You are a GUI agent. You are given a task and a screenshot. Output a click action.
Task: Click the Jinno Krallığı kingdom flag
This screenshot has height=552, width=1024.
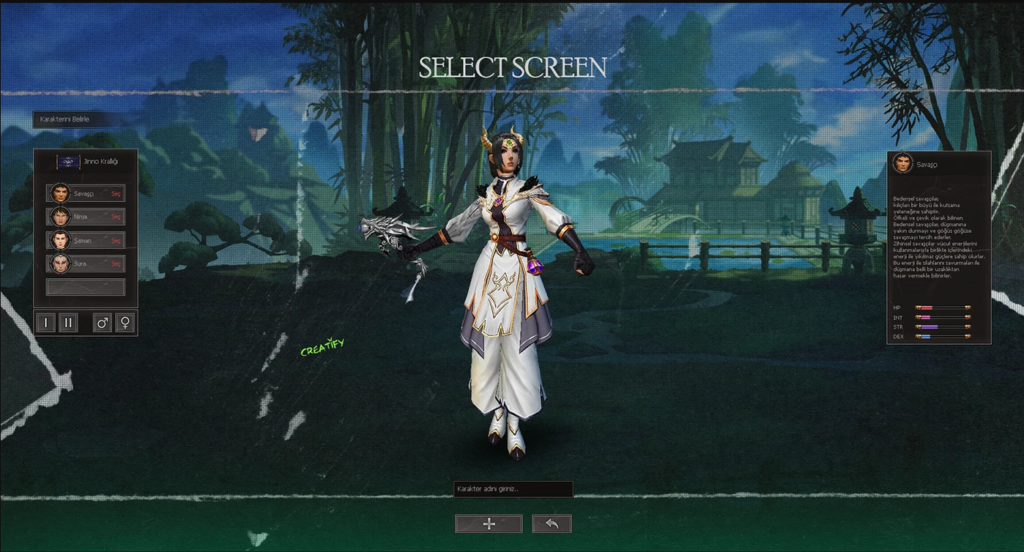[x=68, y=162]
